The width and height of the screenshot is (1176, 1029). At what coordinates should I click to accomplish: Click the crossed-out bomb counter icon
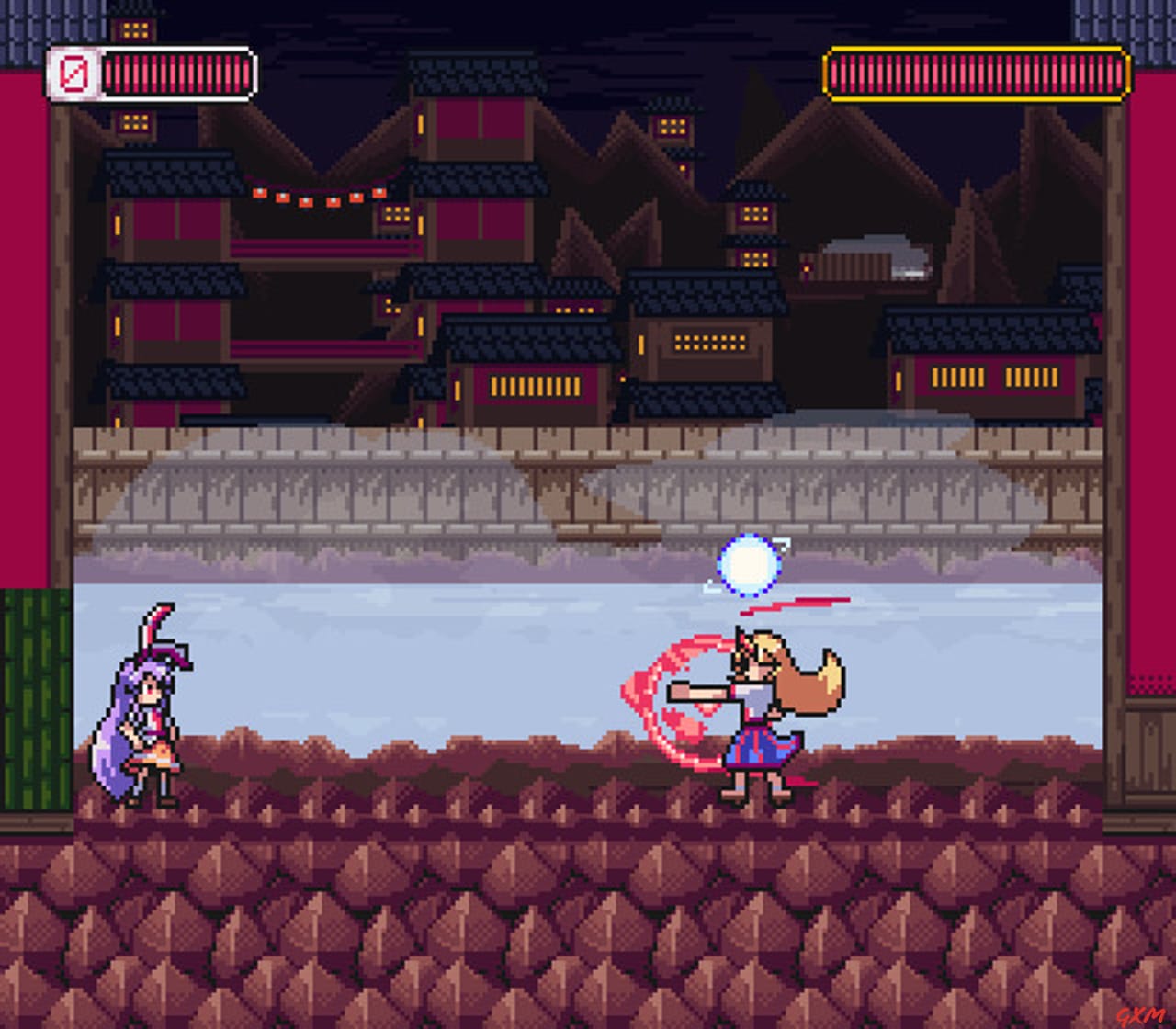(x=74, y=70)
